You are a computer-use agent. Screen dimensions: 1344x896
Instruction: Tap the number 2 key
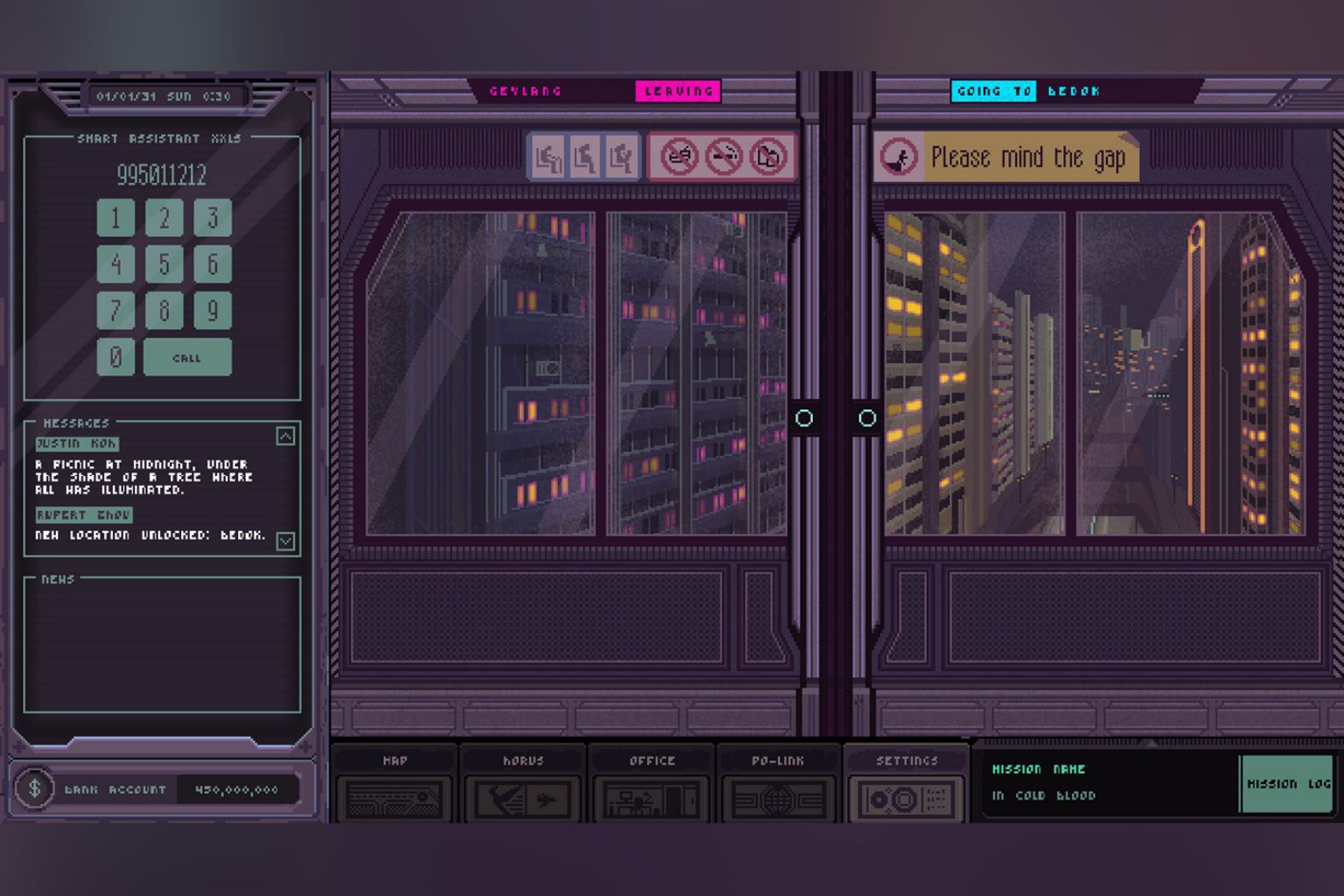[x=164, y=218]
